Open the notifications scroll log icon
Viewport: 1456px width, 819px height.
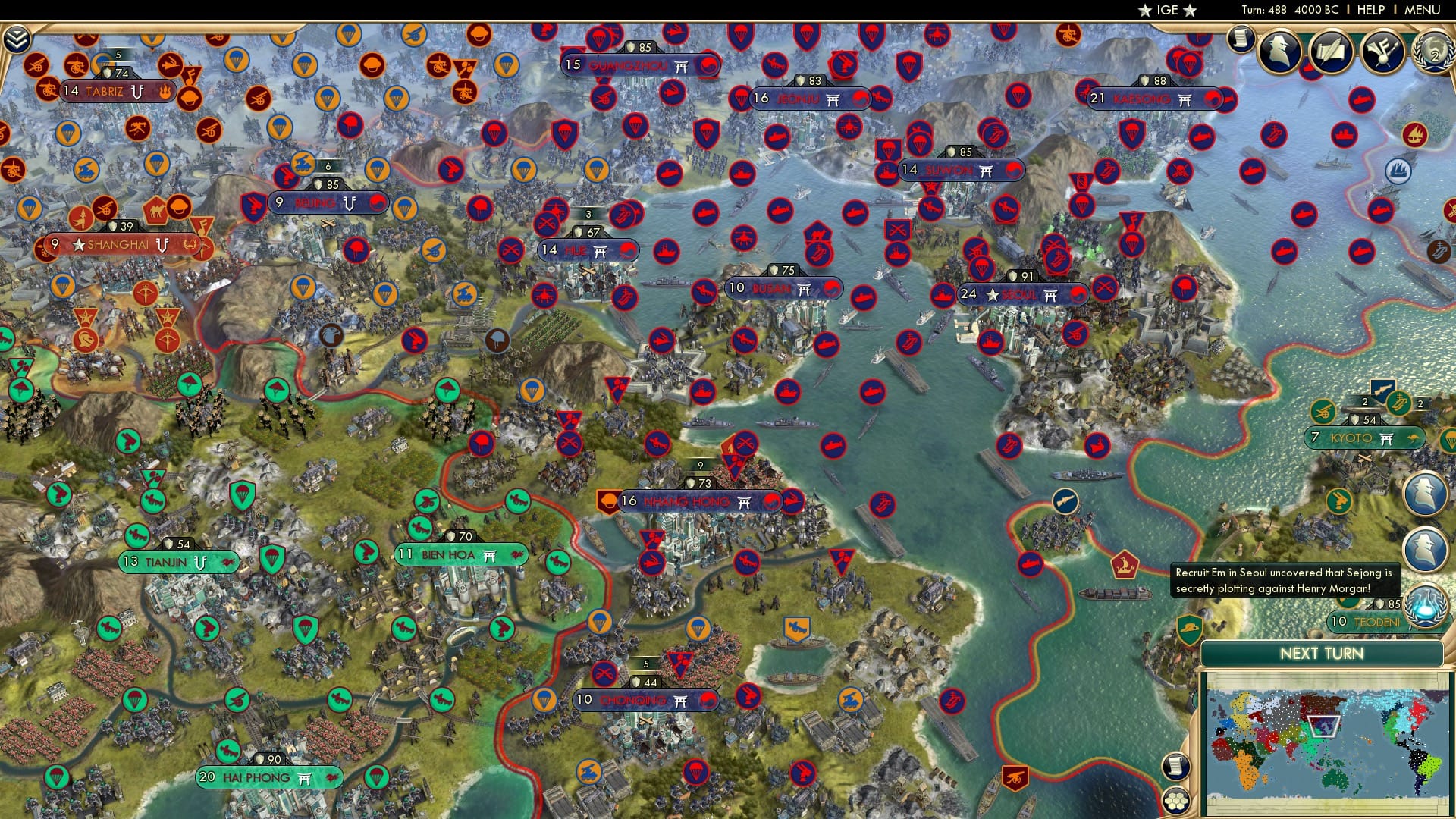point(1241,38)
